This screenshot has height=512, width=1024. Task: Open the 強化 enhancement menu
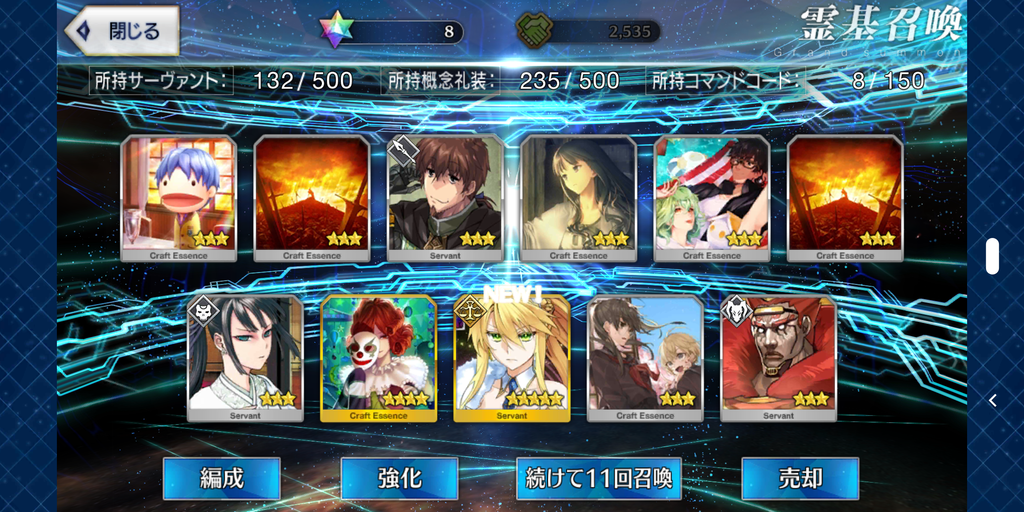coord(399,478)
